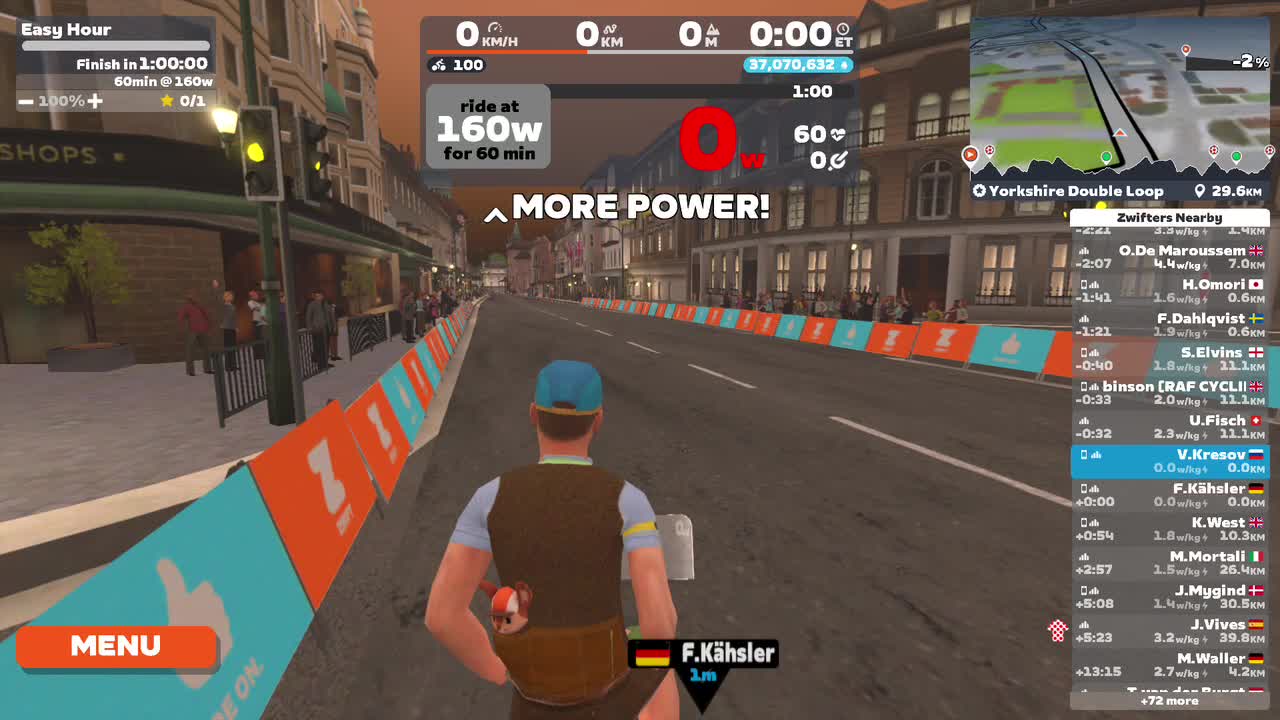Click the route gear icon beside Yorkshire Double Loop

tap(977, 190)
